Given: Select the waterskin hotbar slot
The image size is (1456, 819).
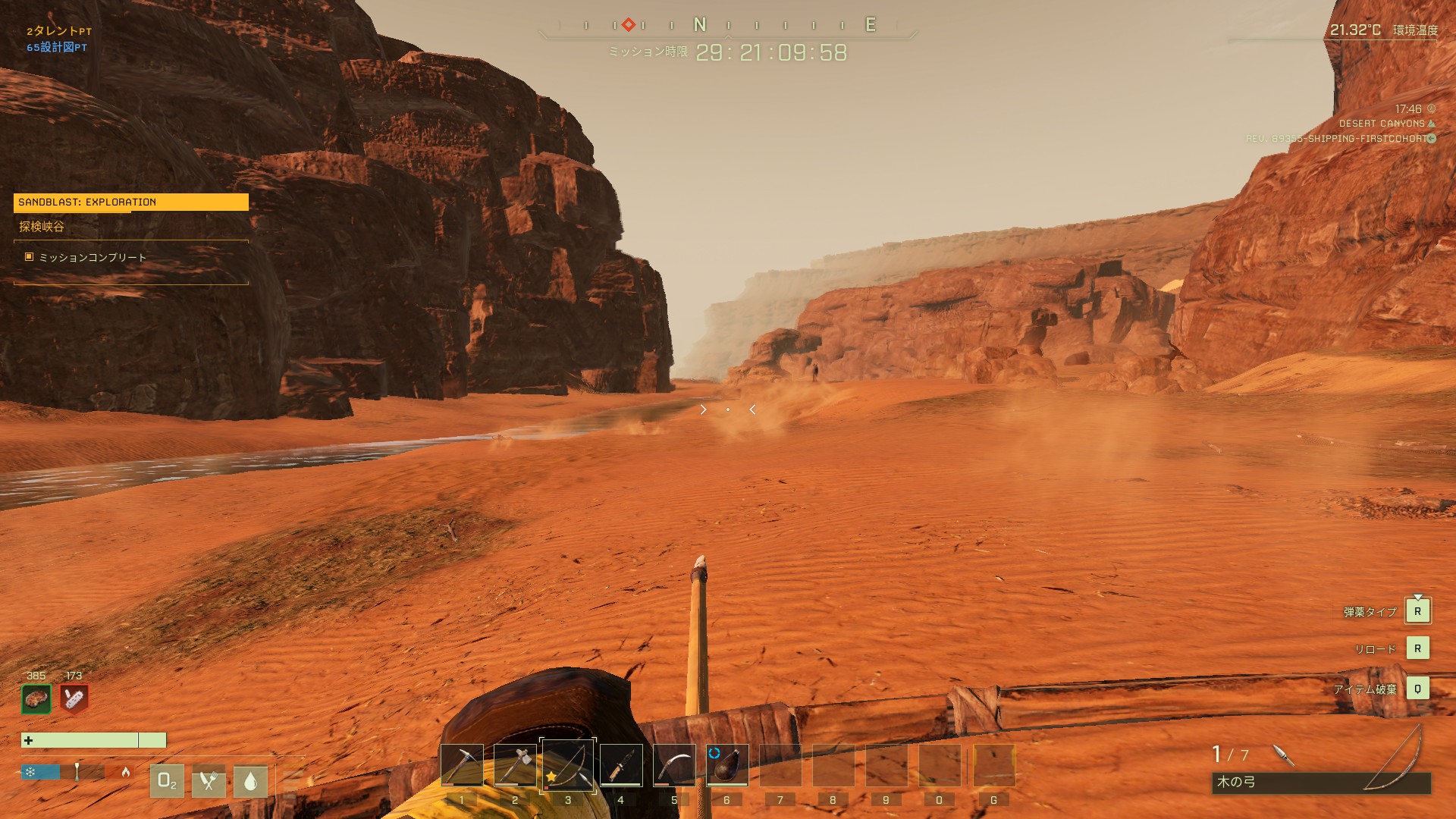Looking at the screenshot, I should point(727,765).
